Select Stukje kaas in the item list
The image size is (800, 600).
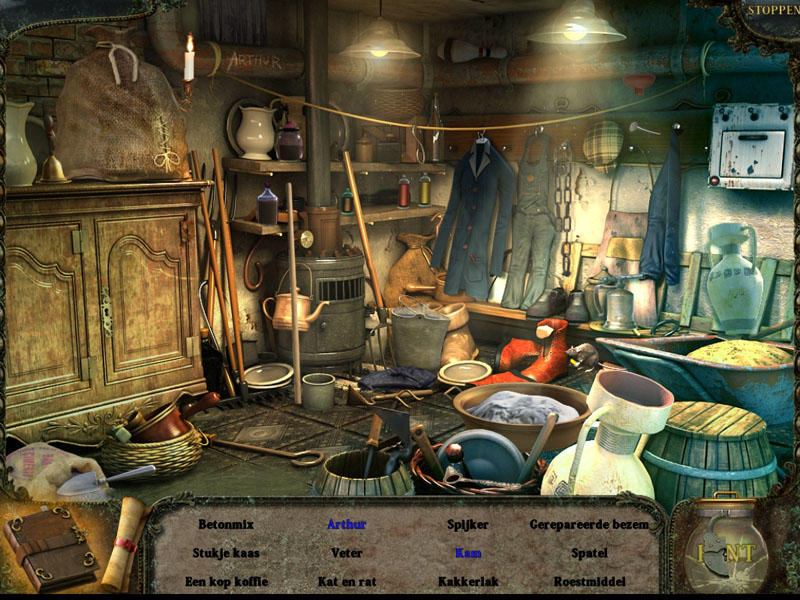tap(226, 552)
